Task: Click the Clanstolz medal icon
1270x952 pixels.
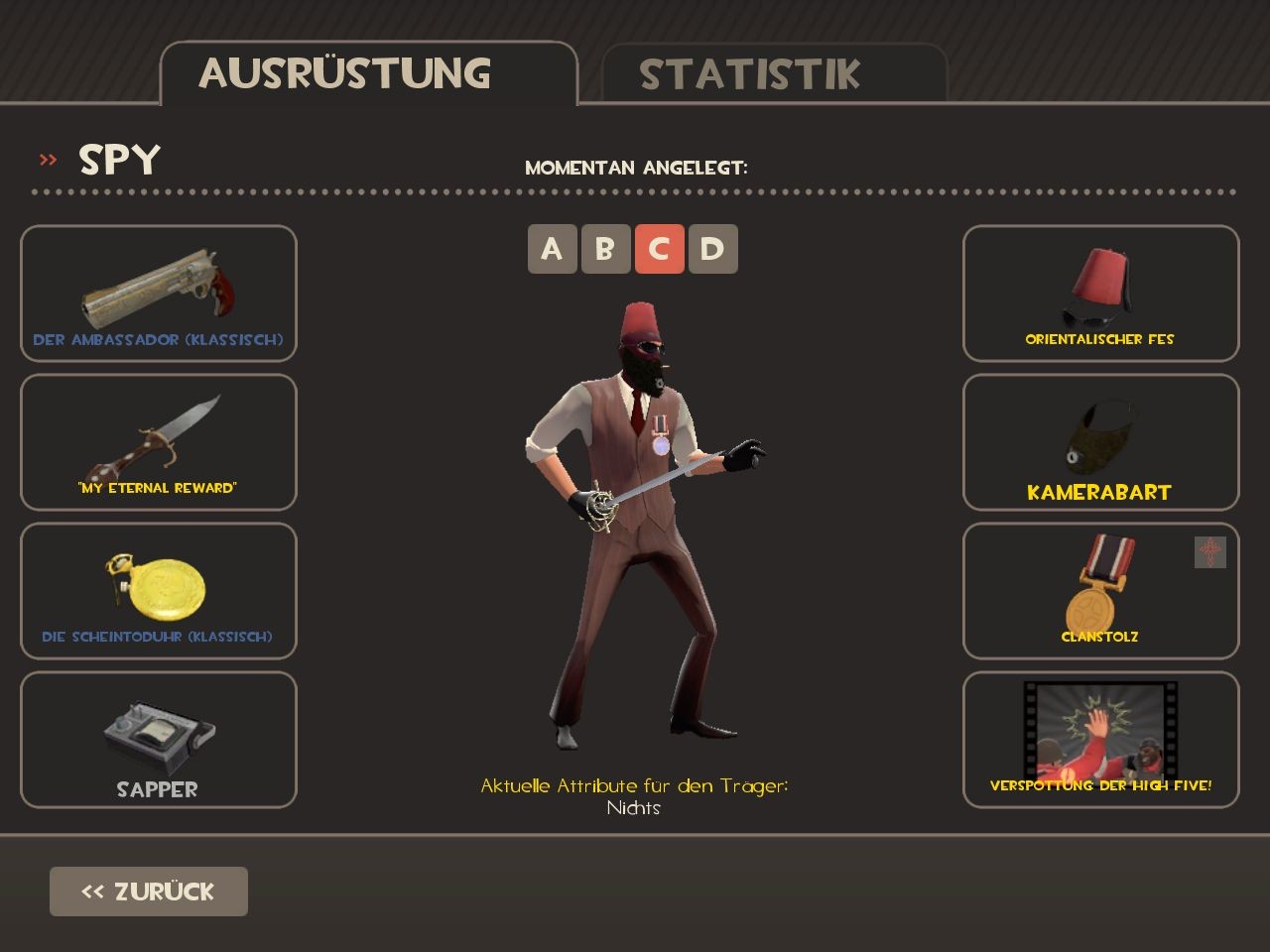Action: click(1100, 585)
